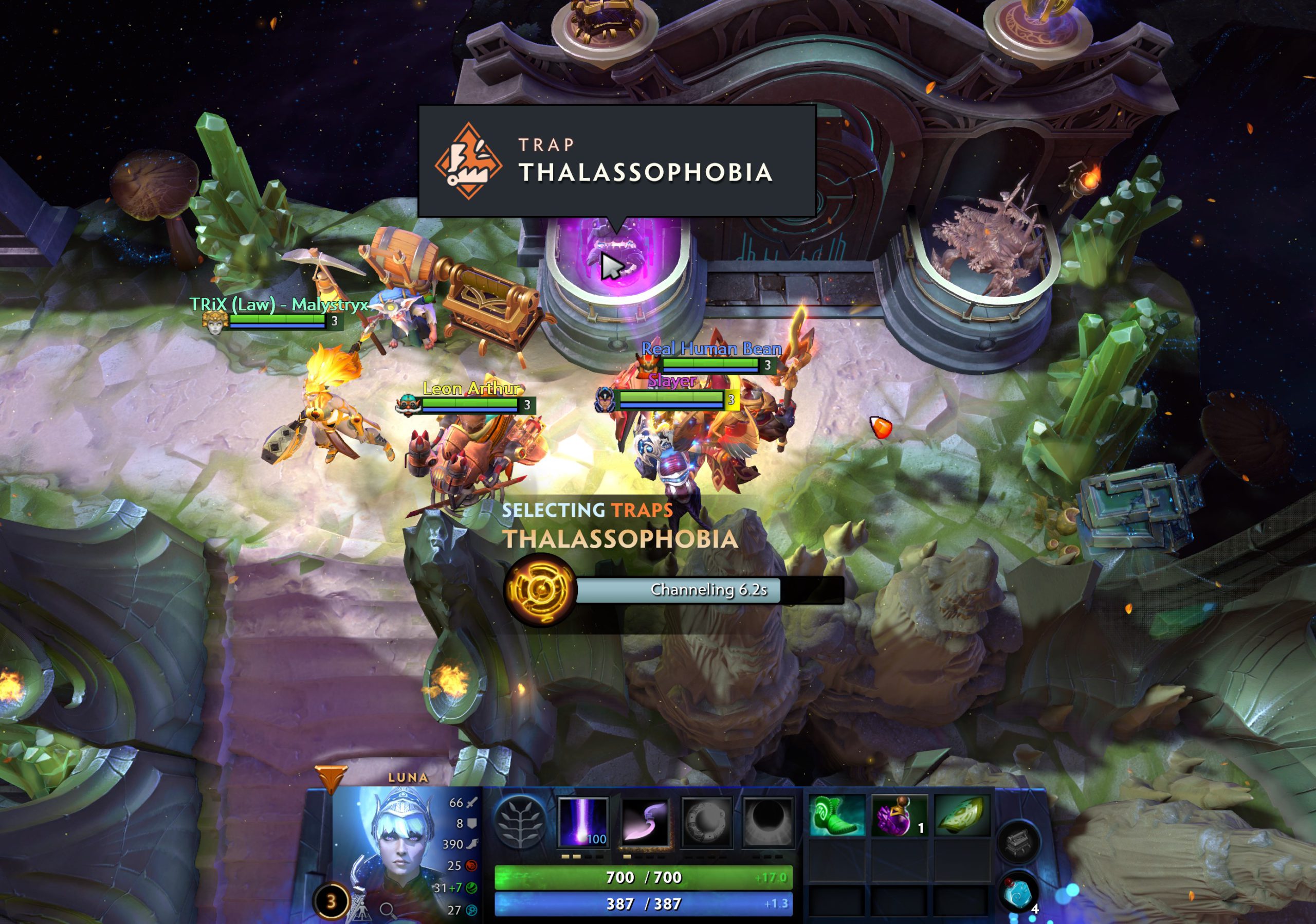Select the Moon Glaives ability icon
Viewport: 1316px width, 924px height.
coord(645,823)
